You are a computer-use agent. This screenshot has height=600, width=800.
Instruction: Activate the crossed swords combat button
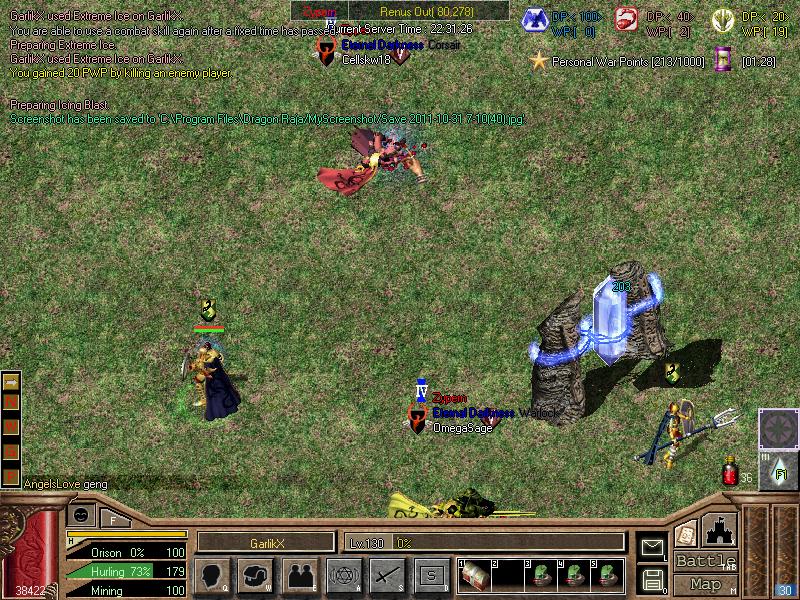(386, 574)
